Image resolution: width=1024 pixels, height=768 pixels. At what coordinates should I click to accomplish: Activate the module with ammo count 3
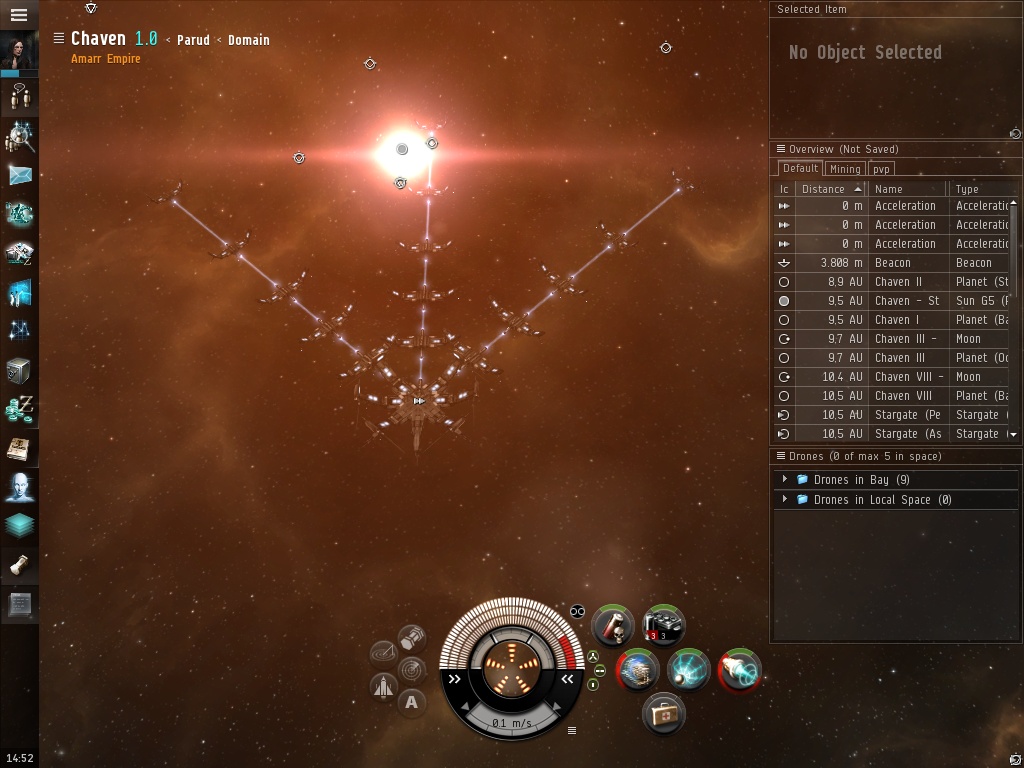pos(663,626)
